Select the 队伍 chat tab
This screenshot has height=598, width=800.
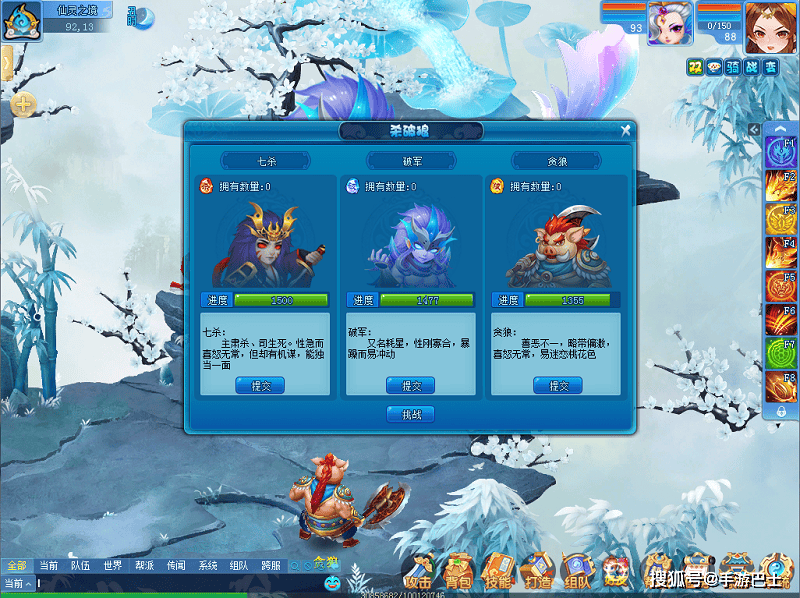coord(78,566)
